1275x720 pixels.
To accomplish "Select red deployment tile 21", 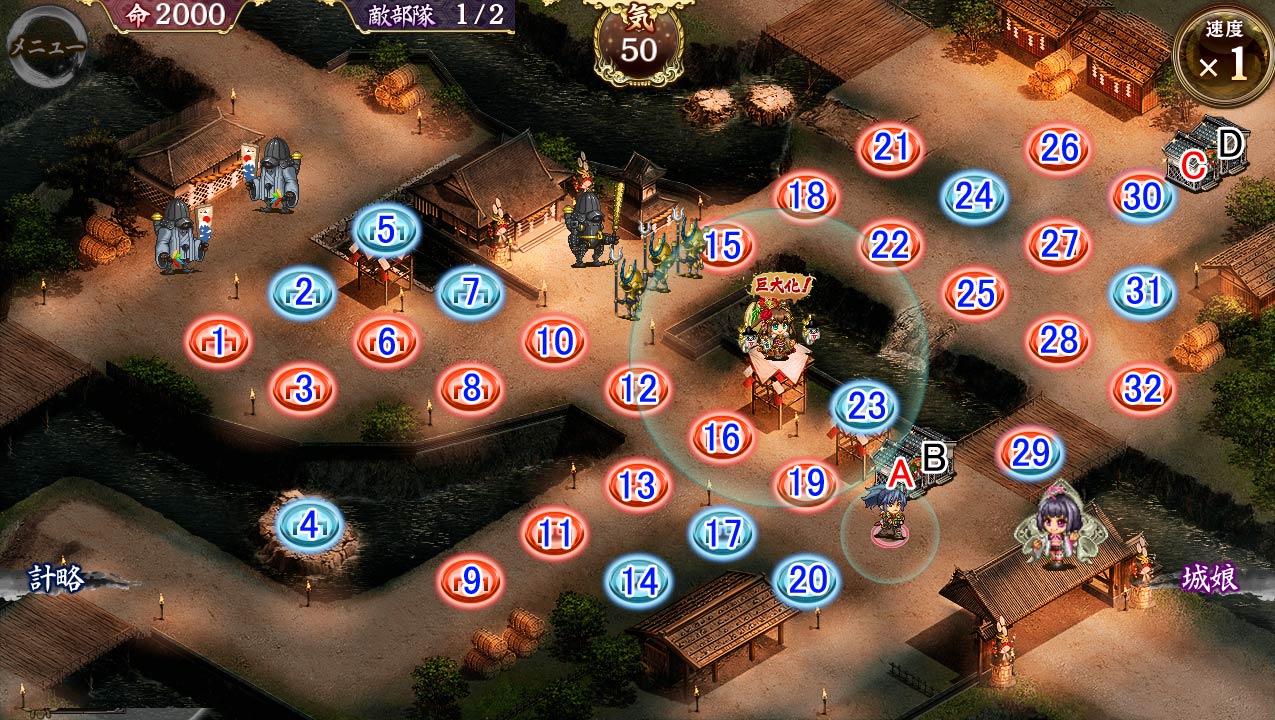I will 891,148.
